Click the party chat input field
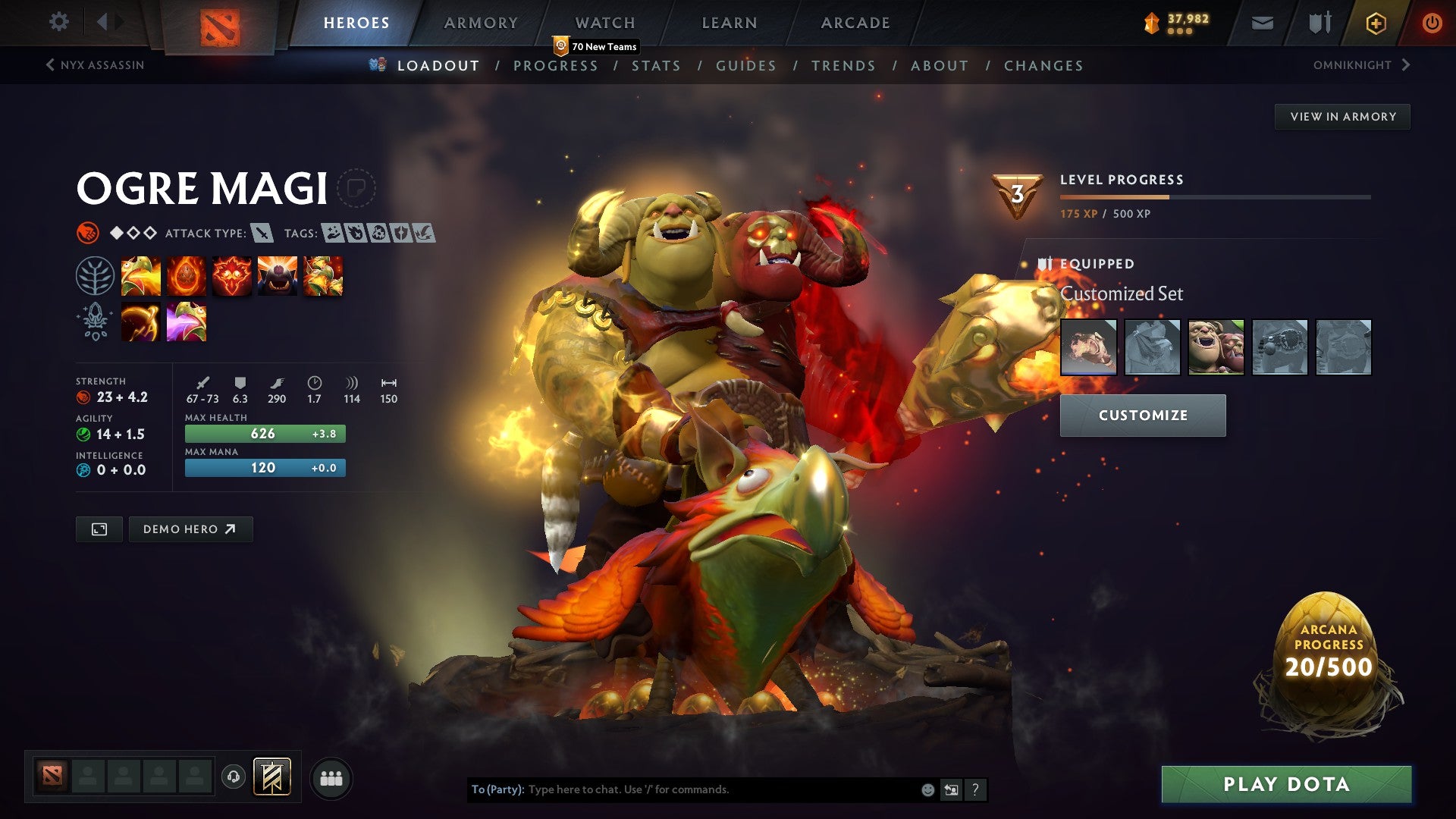This screenshot has height=819, width=1456. (720, 789)
